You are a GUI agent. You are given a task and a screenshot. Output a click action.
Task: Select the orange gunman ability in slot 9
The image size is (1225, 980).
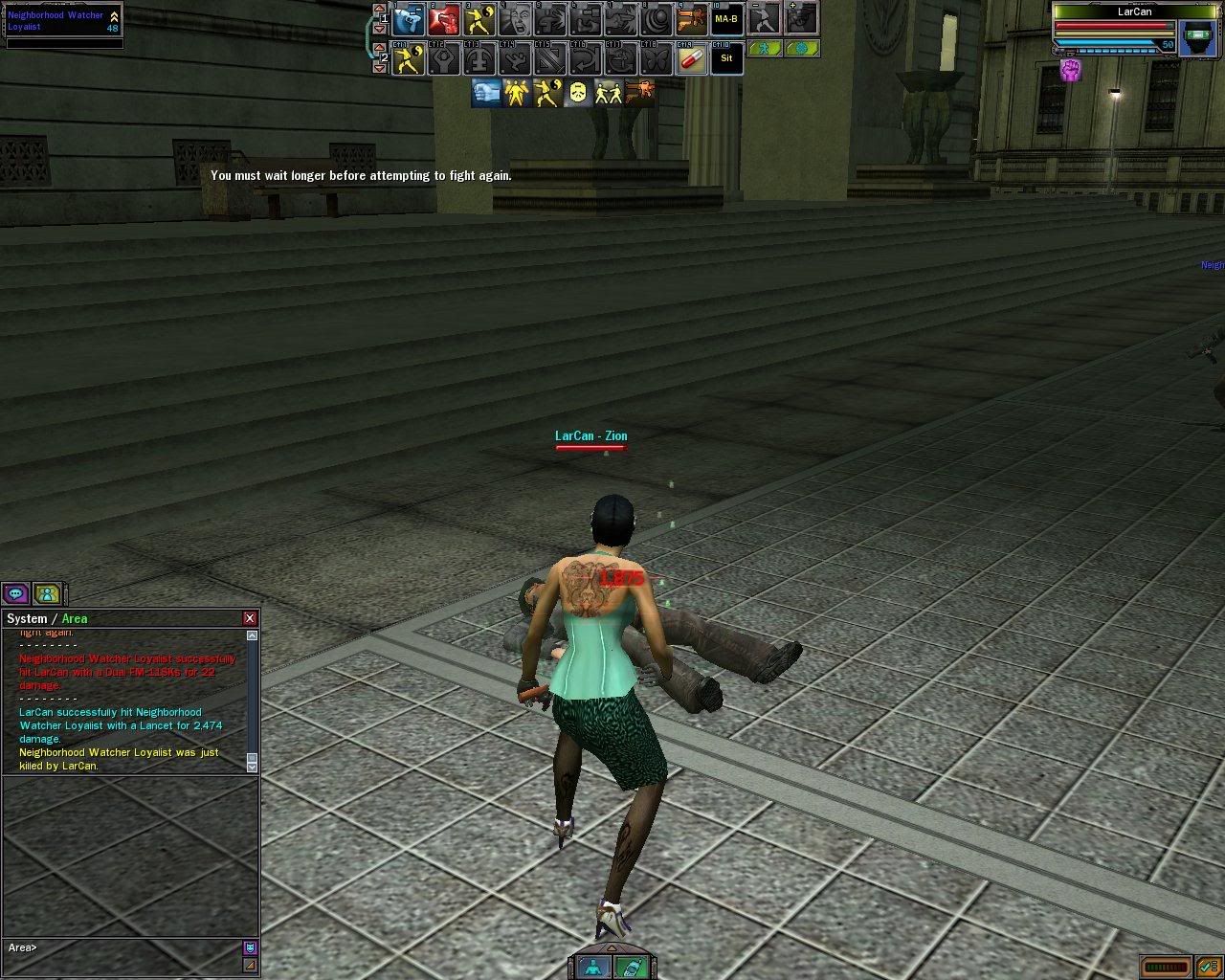point(692,19)
